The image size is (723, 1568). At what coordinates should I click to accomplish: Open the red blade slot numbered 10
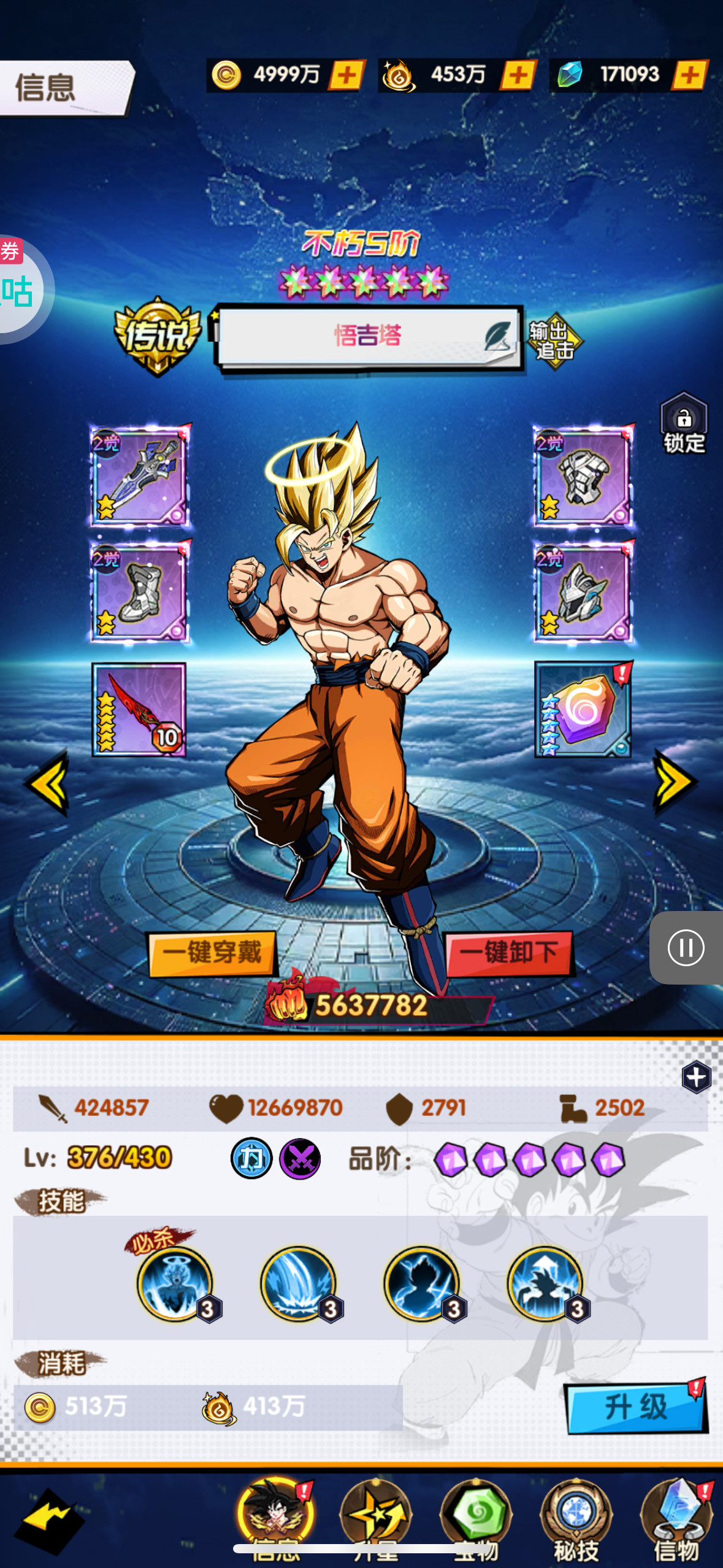point(139,709)
